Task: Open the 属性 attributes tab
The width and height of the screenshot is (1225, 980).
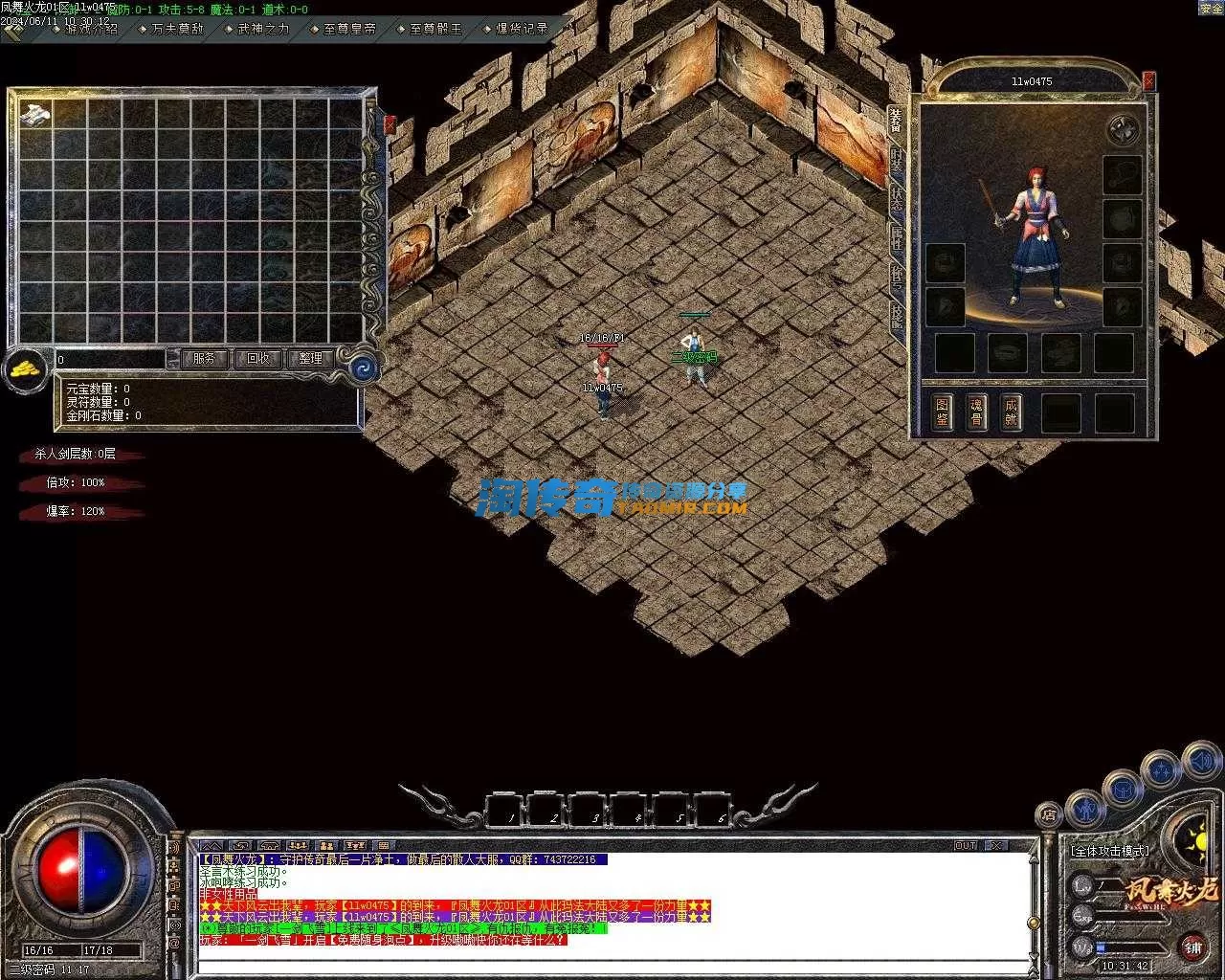Action: coord(897,237)
